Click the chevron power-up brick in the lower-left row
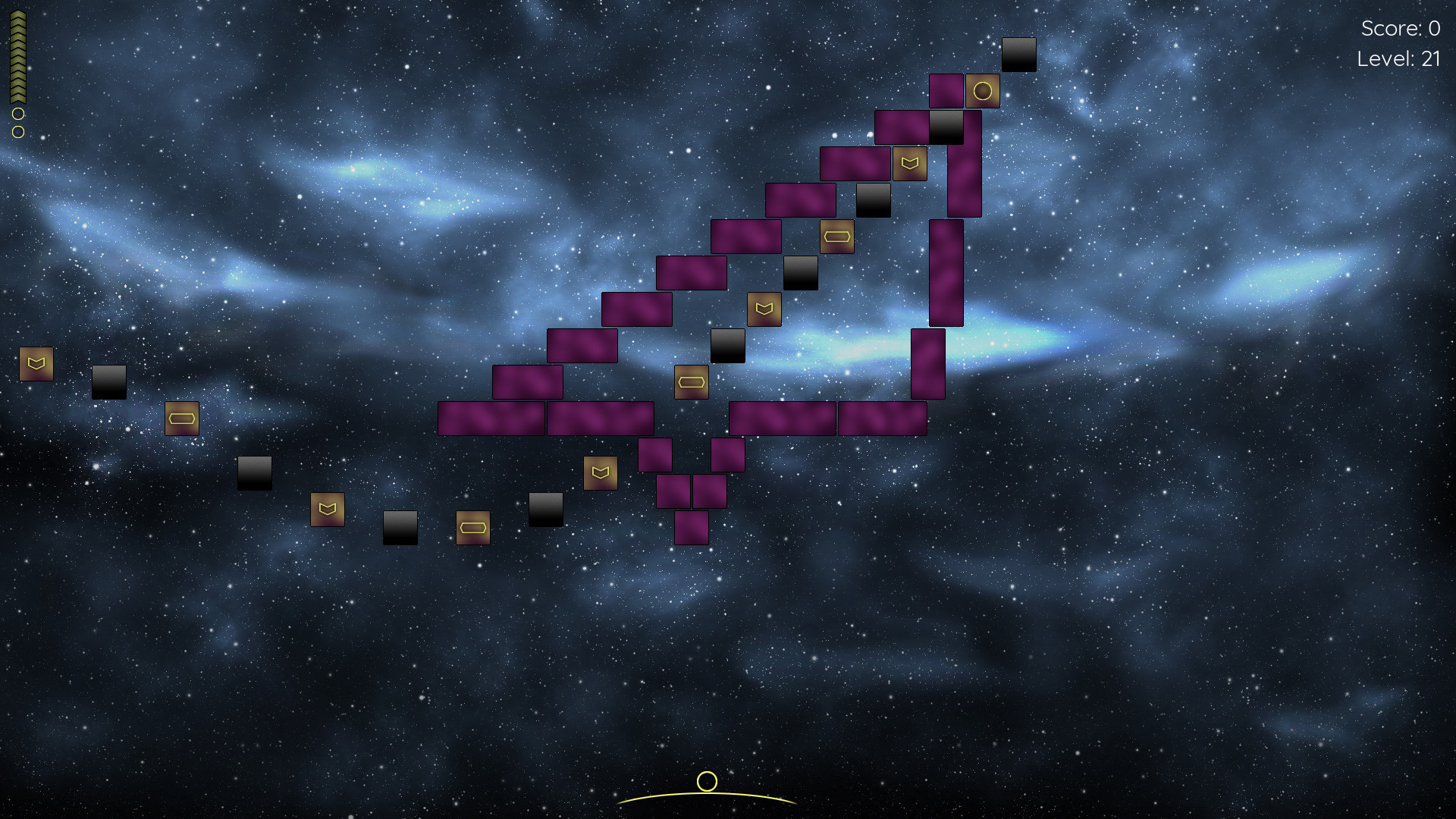 coord(326,508)
